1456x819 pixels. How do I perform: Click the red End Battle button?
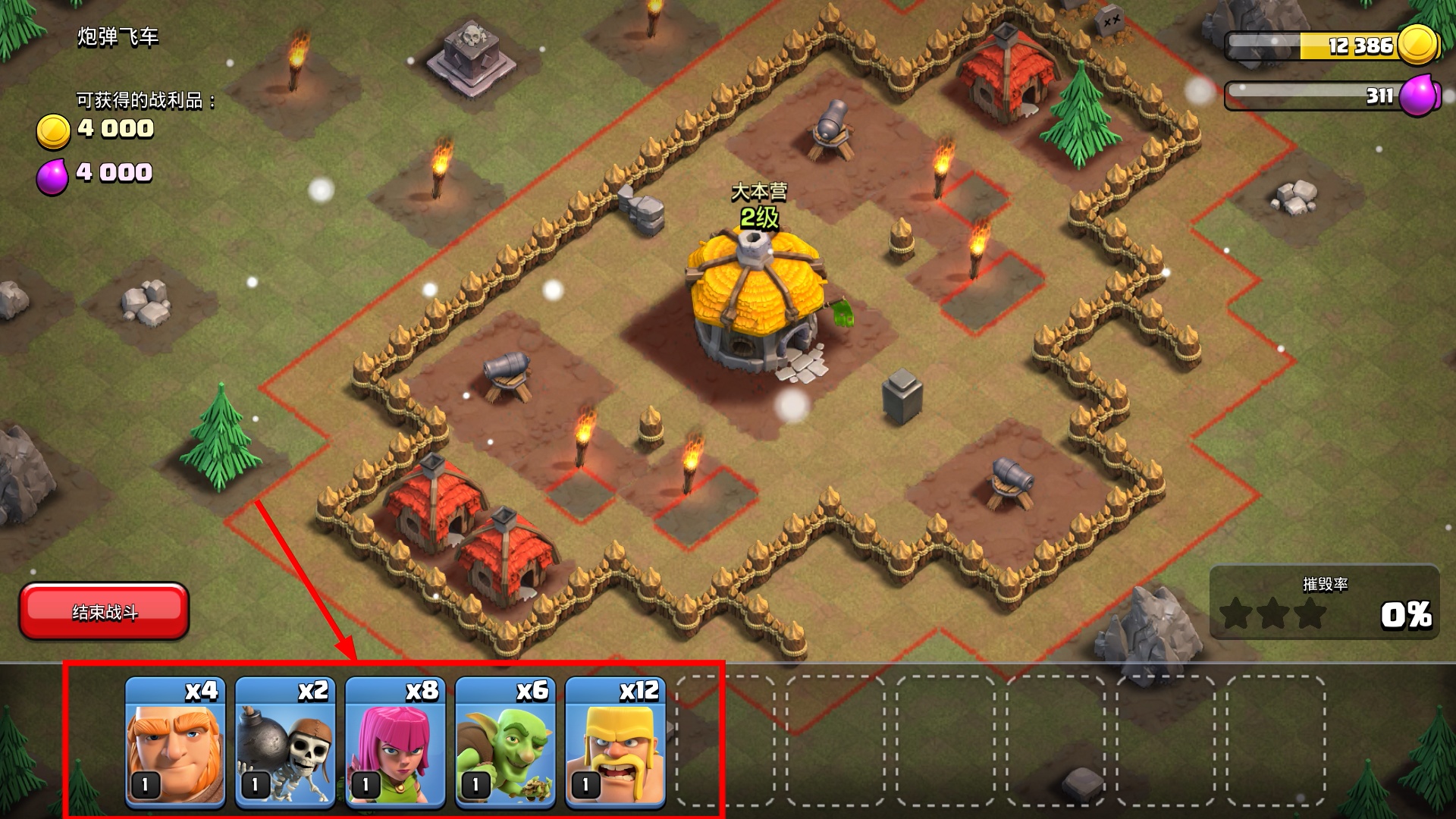pyautogui.click(x=104, y=611)
